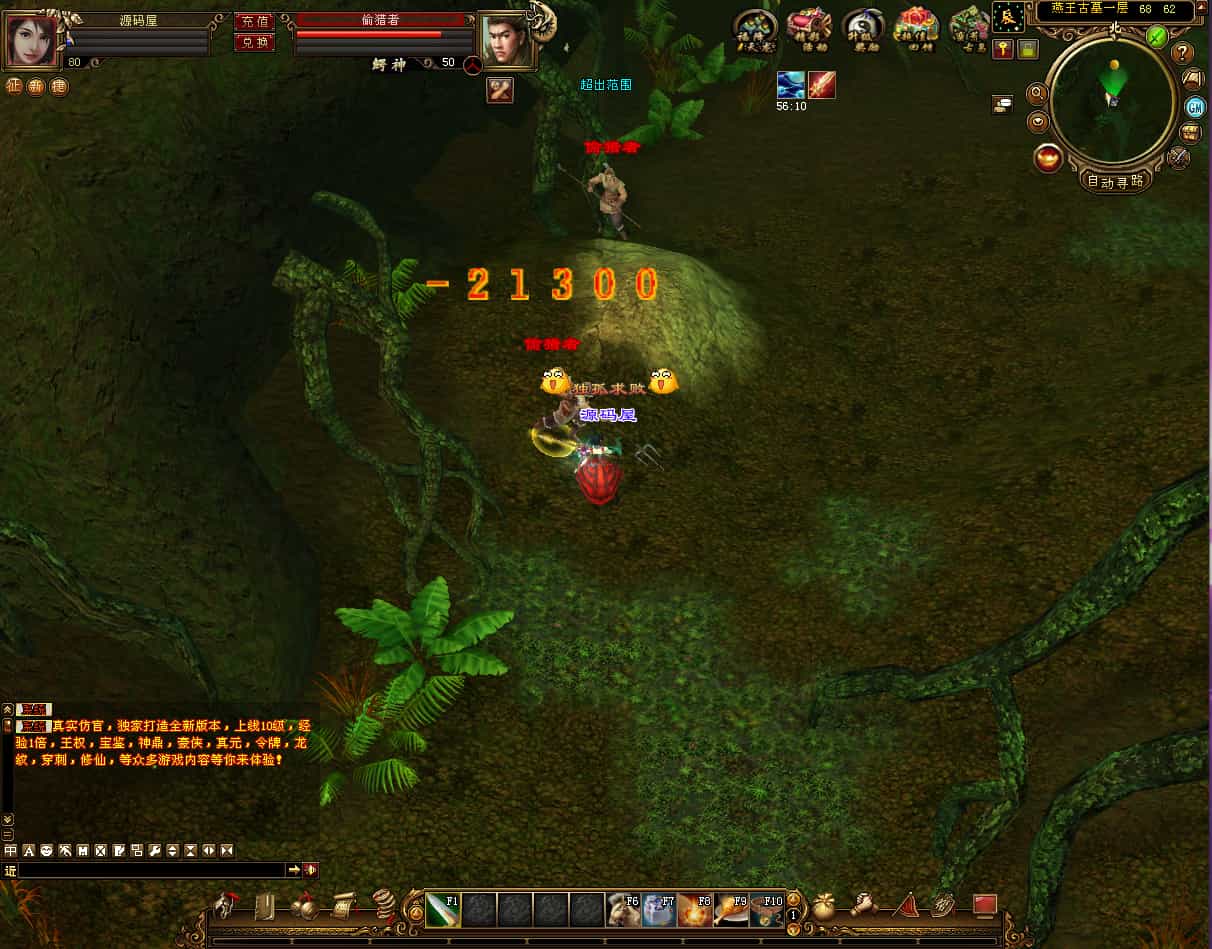Open the question mark help button
The height and width of the screenshot is (949, 1212).
[1183, 53]
